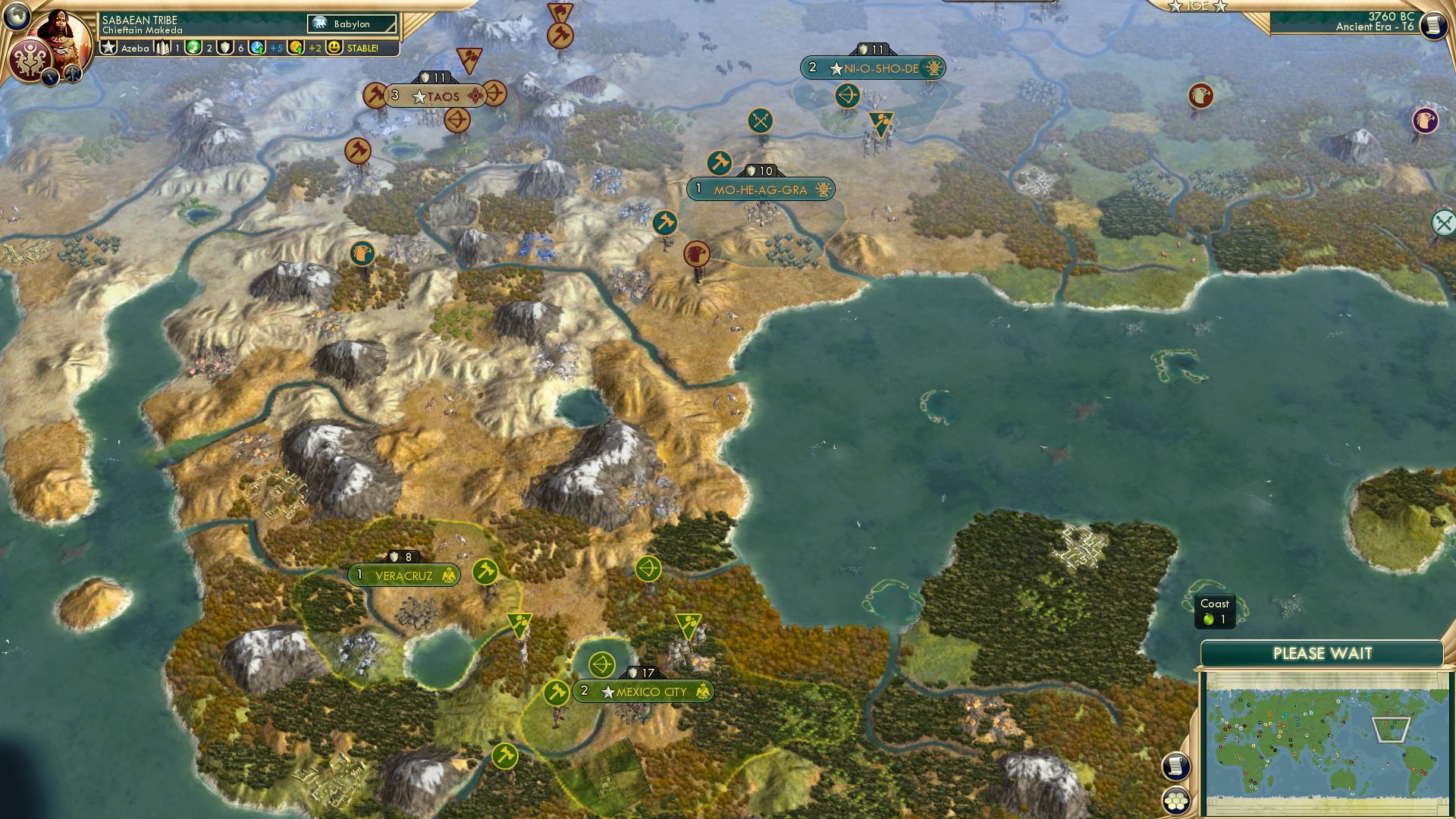Click the Veracruz city name label
1456x819 pixels.
[x=406, y=575]
